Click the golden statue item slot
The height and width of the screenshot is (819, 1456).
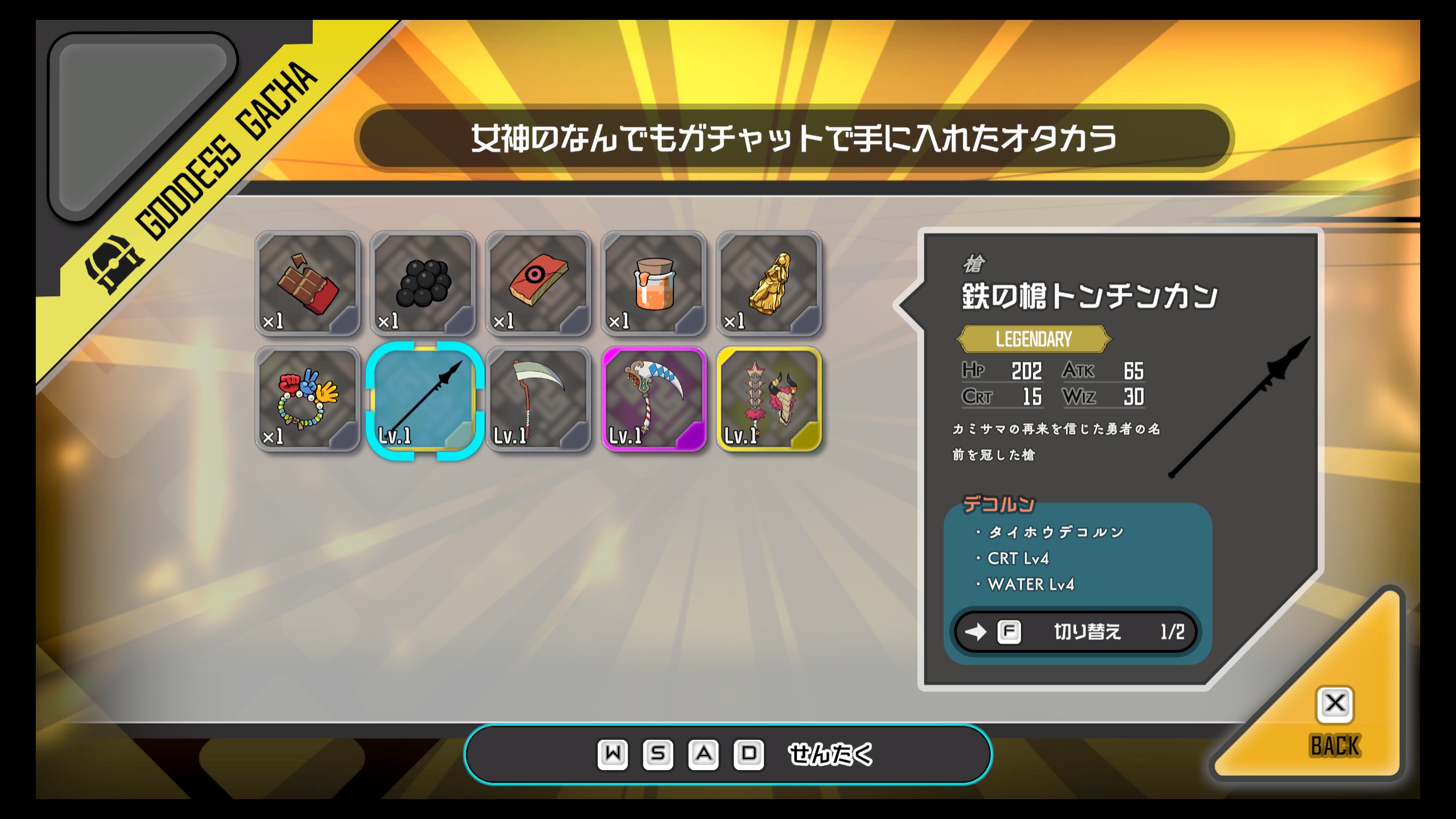(x=770, y=283)
